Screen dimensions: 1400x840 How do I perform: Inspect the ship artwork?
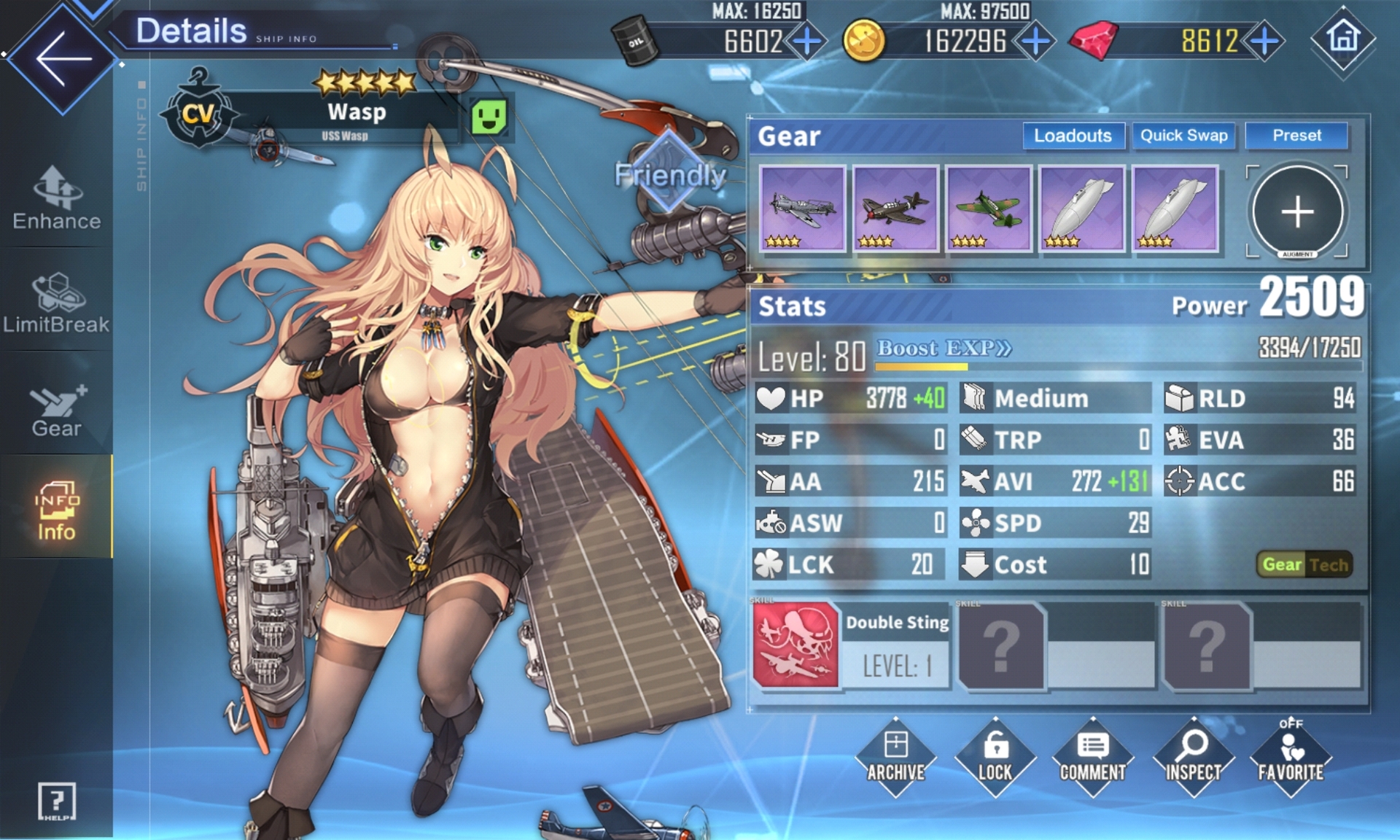coord(1193,757)
